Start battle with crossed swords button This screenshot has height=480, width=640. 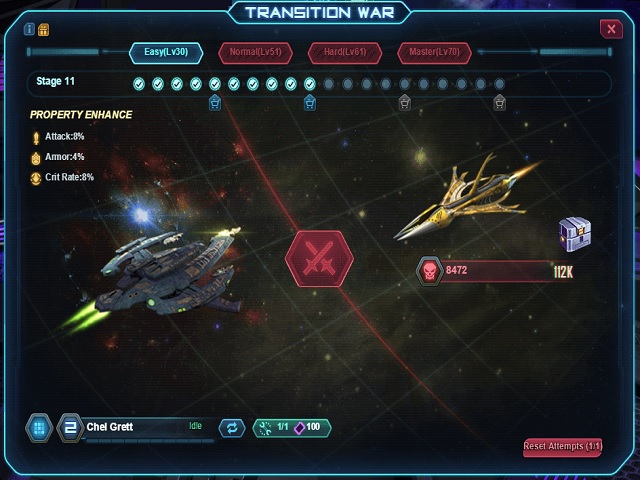pyautogui.click(x=319, y=259)
